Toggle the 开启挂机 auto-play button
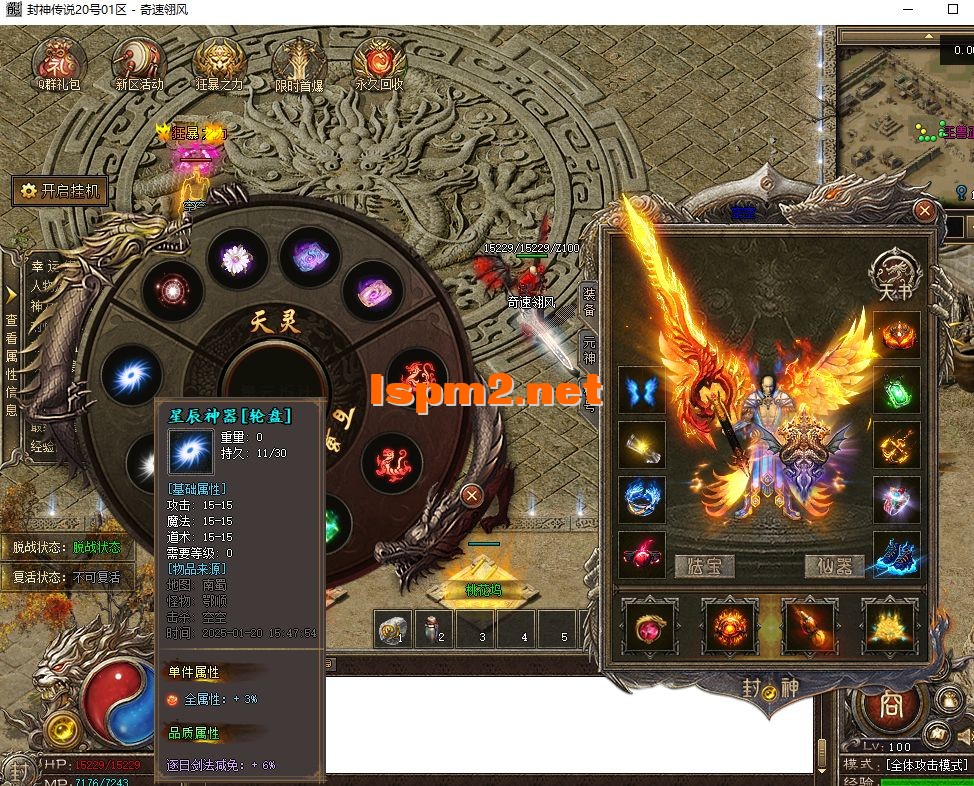 pyautogui.click(x=60, y=191)
